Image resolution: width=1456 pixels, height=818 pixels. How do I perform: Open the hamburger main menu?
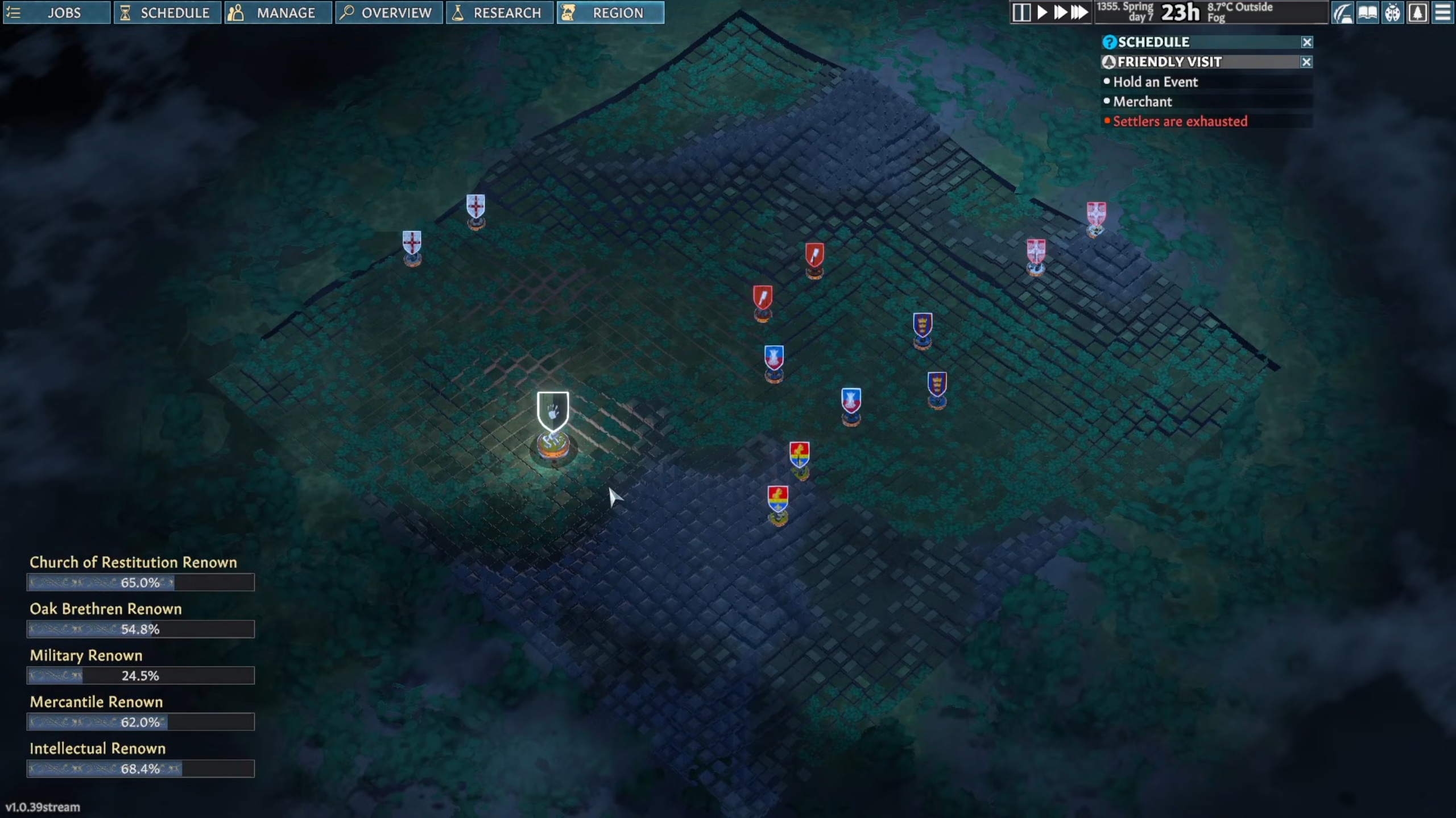[x=1443, y=13]
